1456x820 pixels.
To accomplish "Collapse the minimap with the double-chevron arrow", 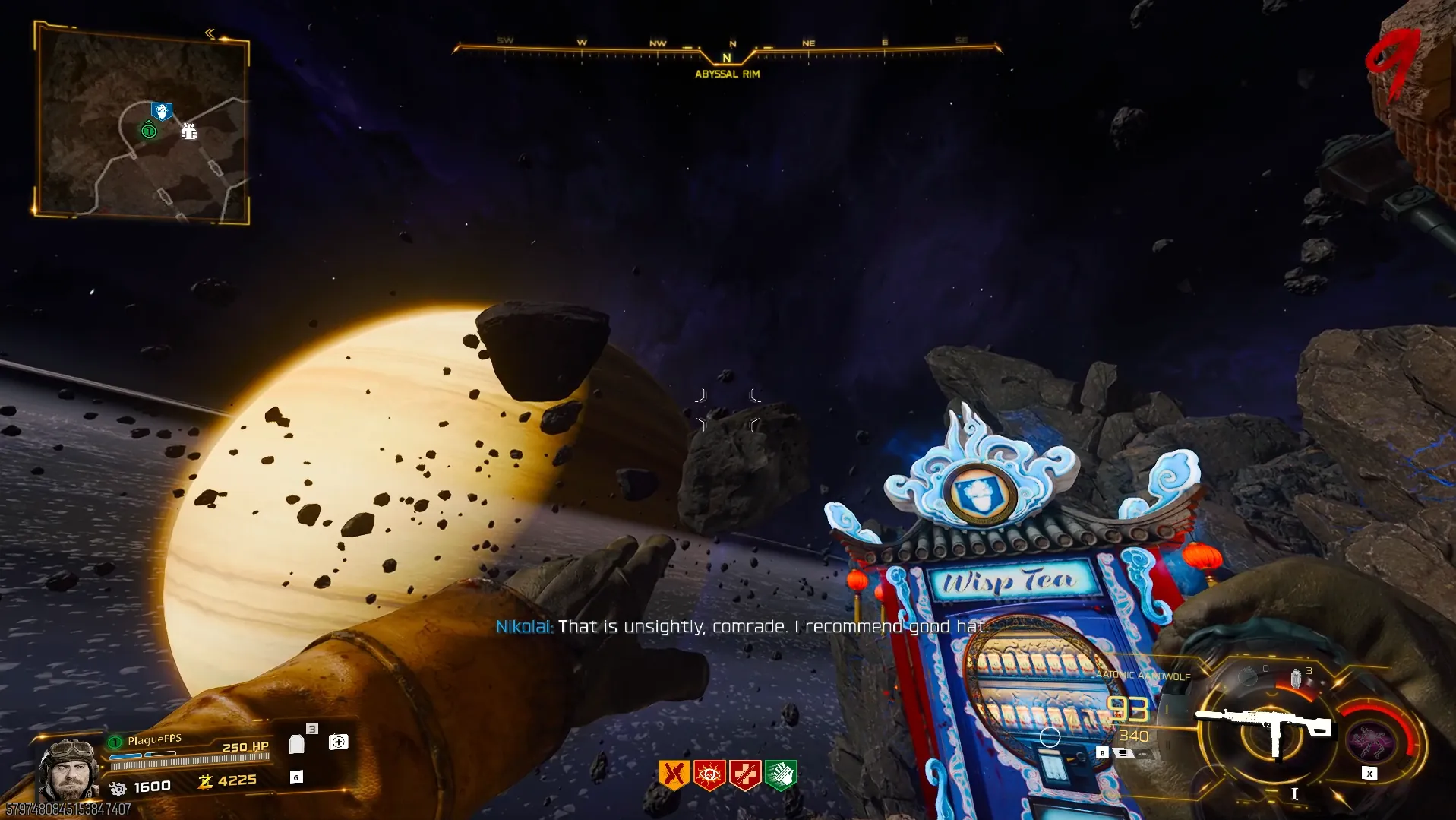I will [210, 33].
